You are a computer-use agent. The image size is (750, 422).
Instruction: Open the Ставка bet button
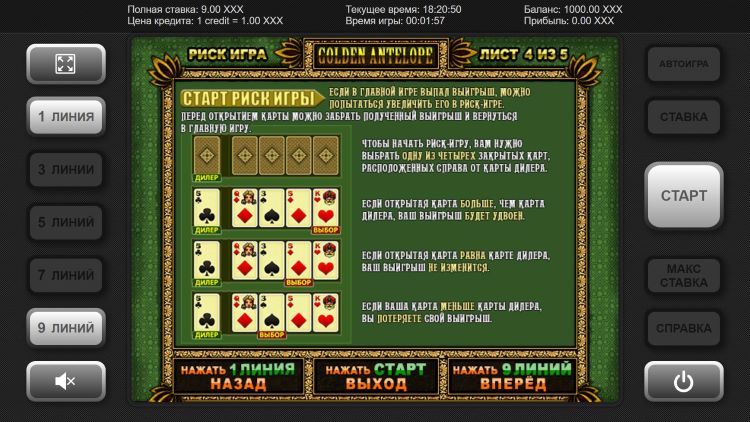click(x=684, y=117)
